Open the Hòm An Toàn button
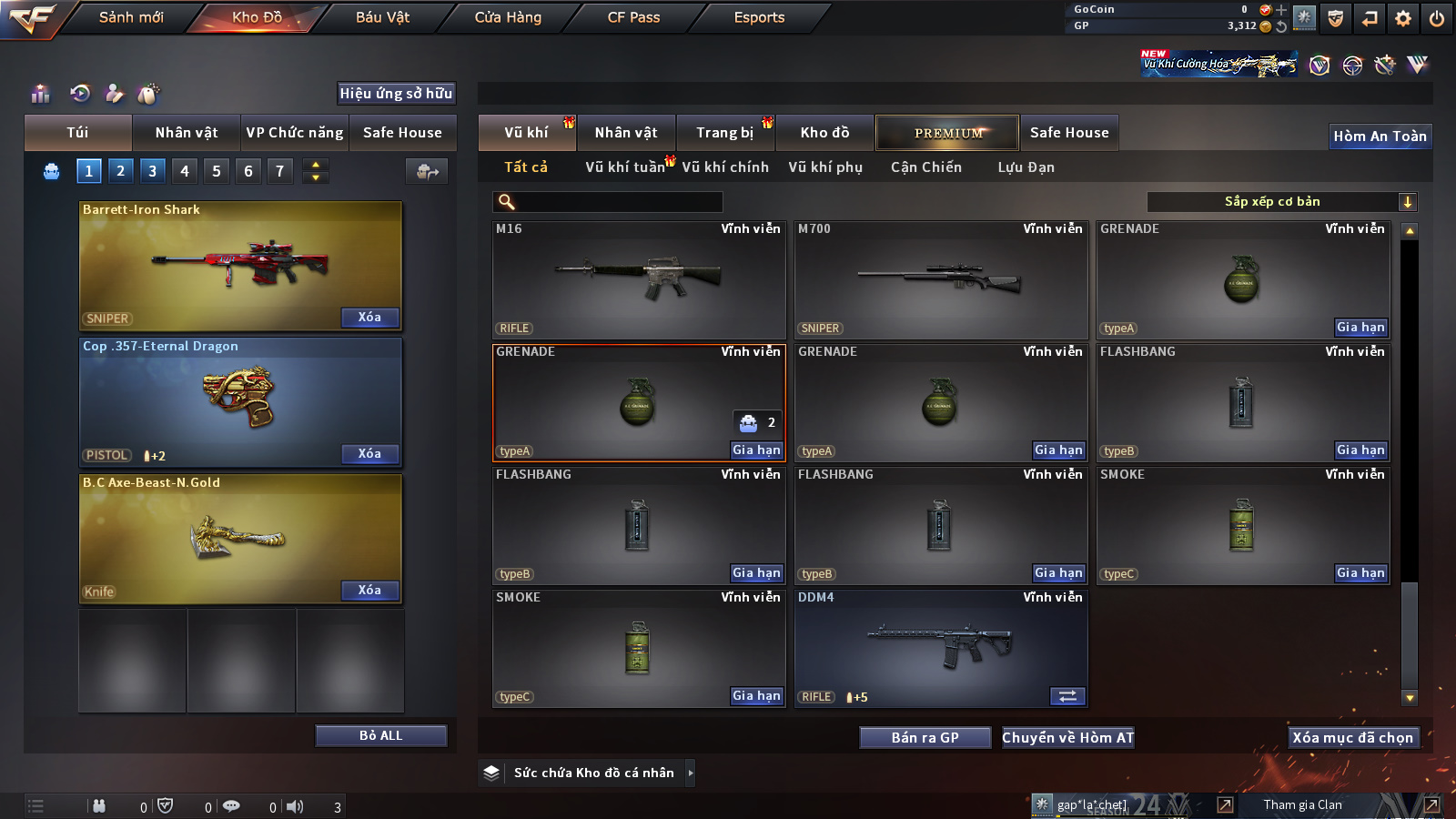Image resolution: width=1456 pixels, height=819 pixels. pos(1380,136)
